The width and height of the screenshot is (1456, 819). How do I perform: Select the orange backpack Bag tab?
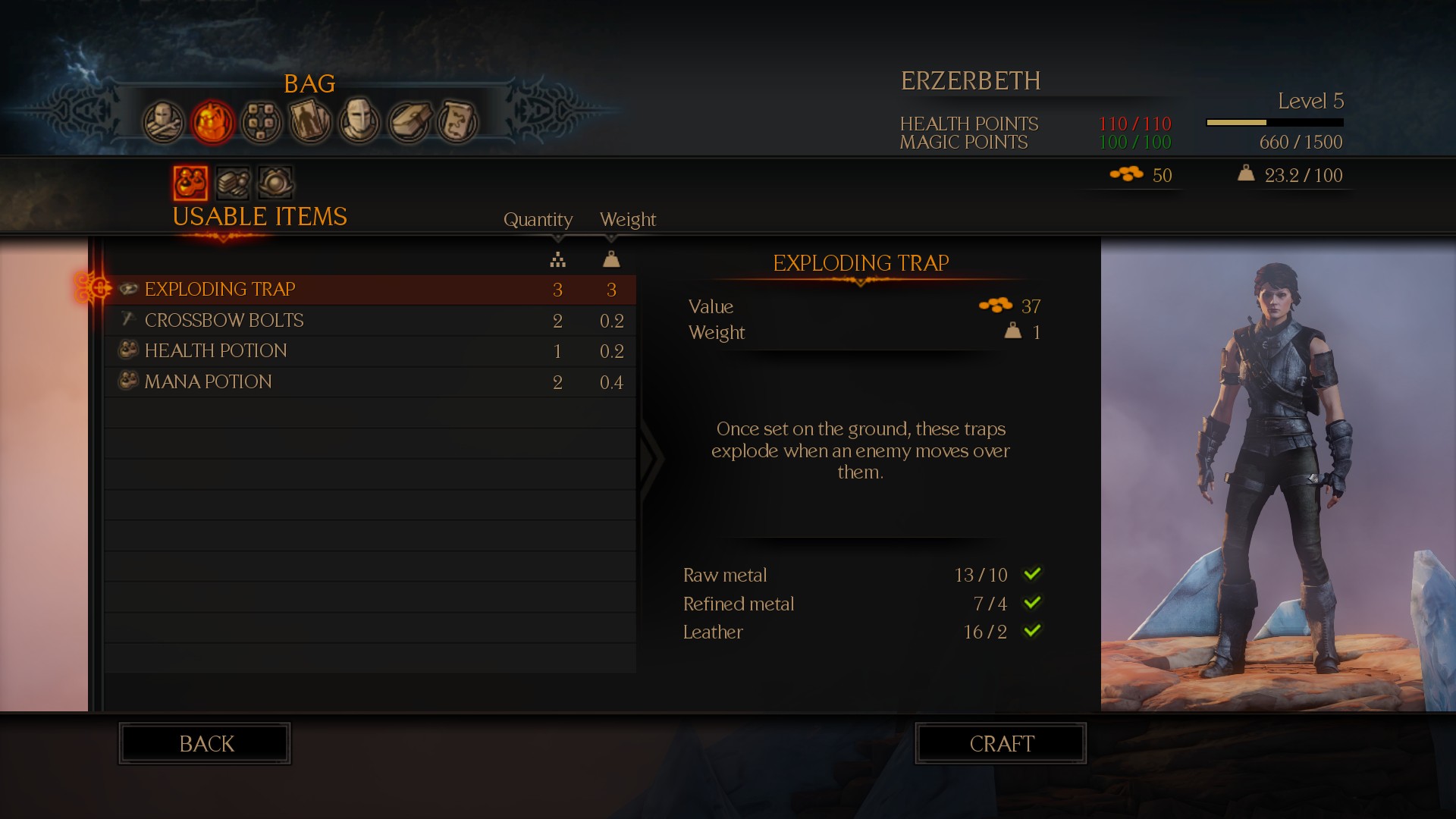pos(212,121)
